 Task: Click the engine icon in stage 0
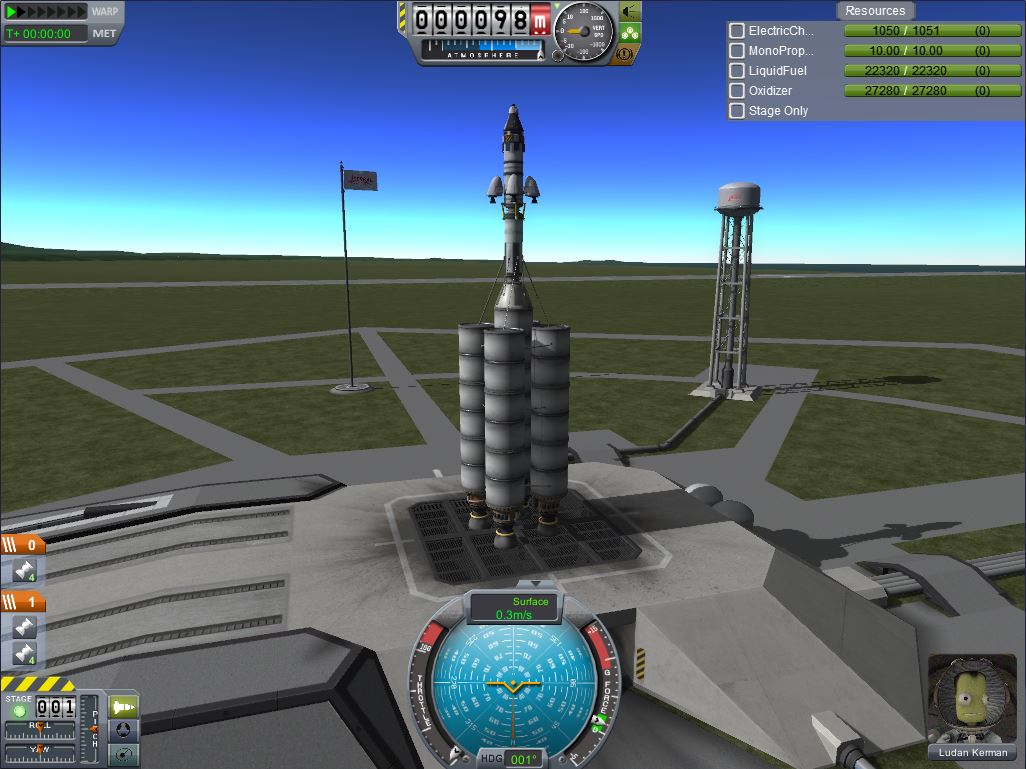pos(24,571)
